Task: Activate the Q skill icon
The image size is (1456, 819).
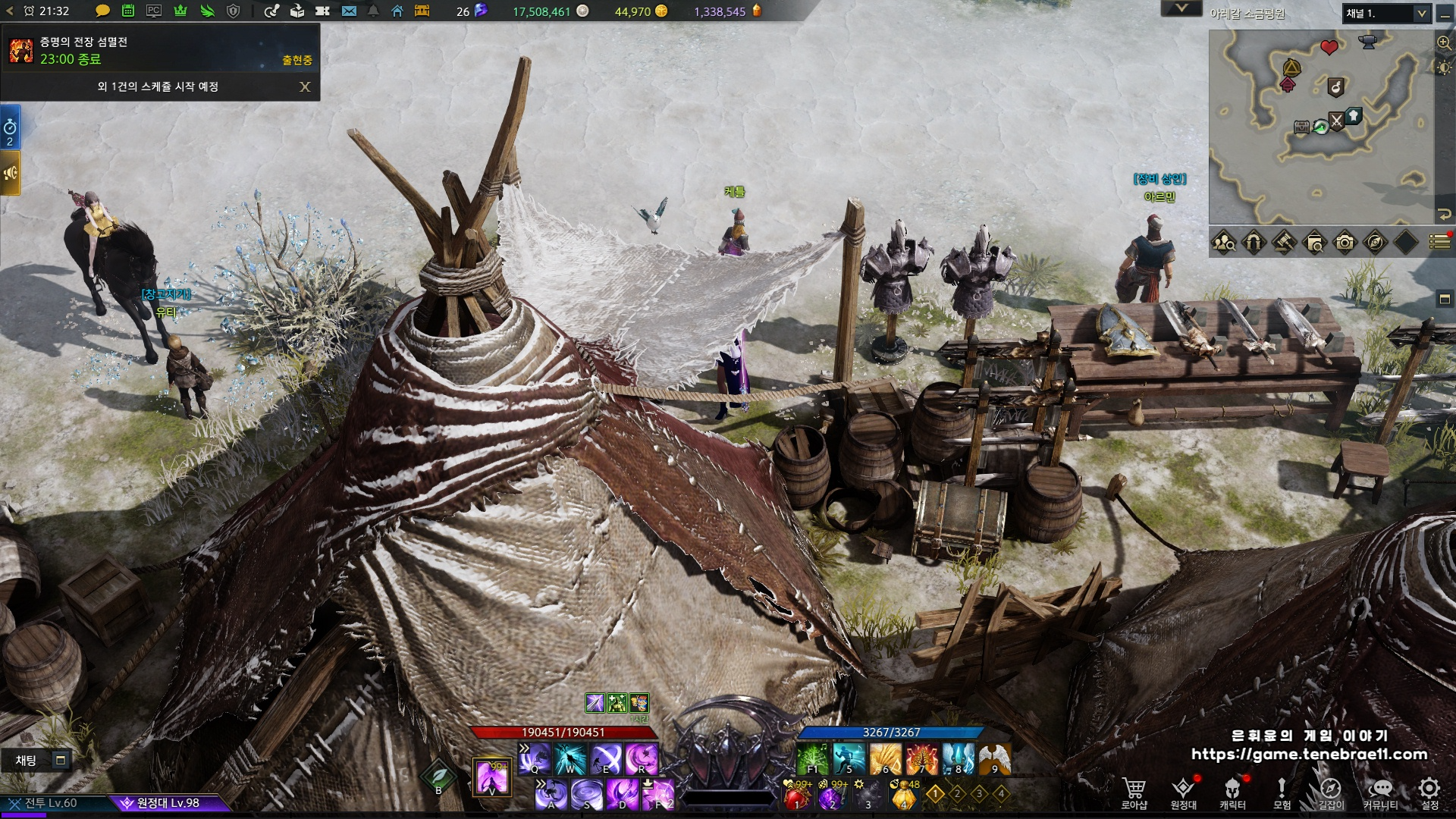Action: pos(535,758)
